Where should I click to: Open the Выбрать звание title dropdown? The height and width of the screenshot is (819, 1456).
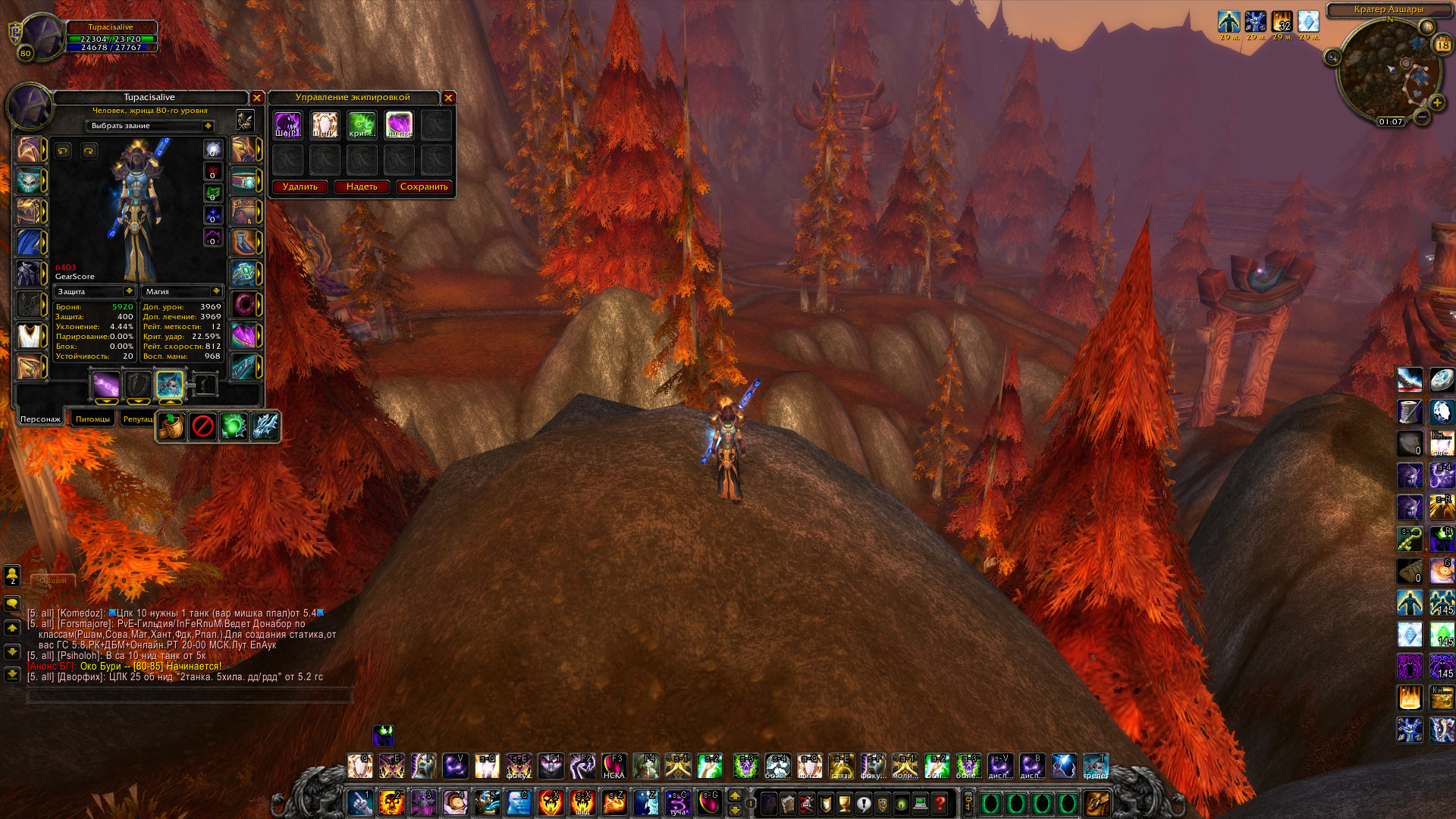(207, 126)
